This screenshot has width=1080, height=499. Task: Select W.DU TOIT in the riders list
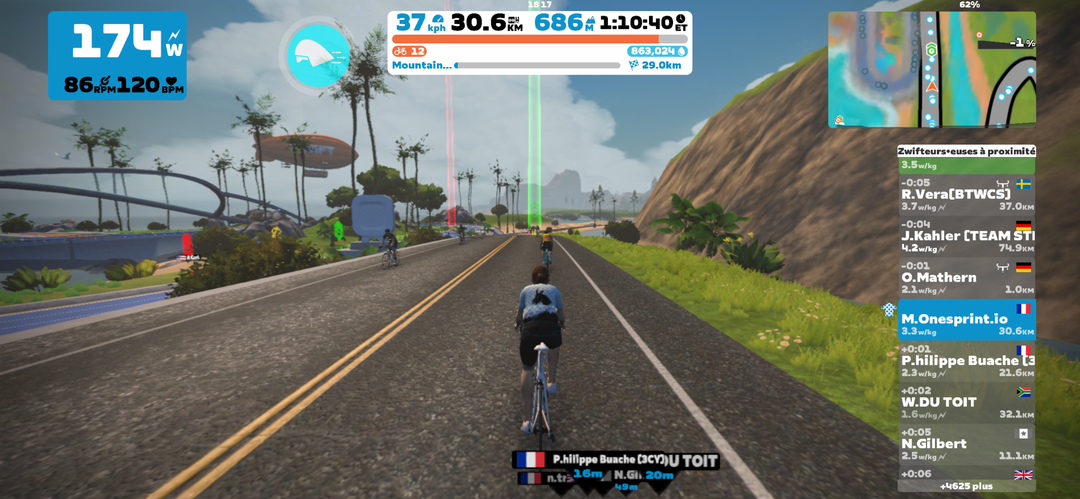pos(966,403)
